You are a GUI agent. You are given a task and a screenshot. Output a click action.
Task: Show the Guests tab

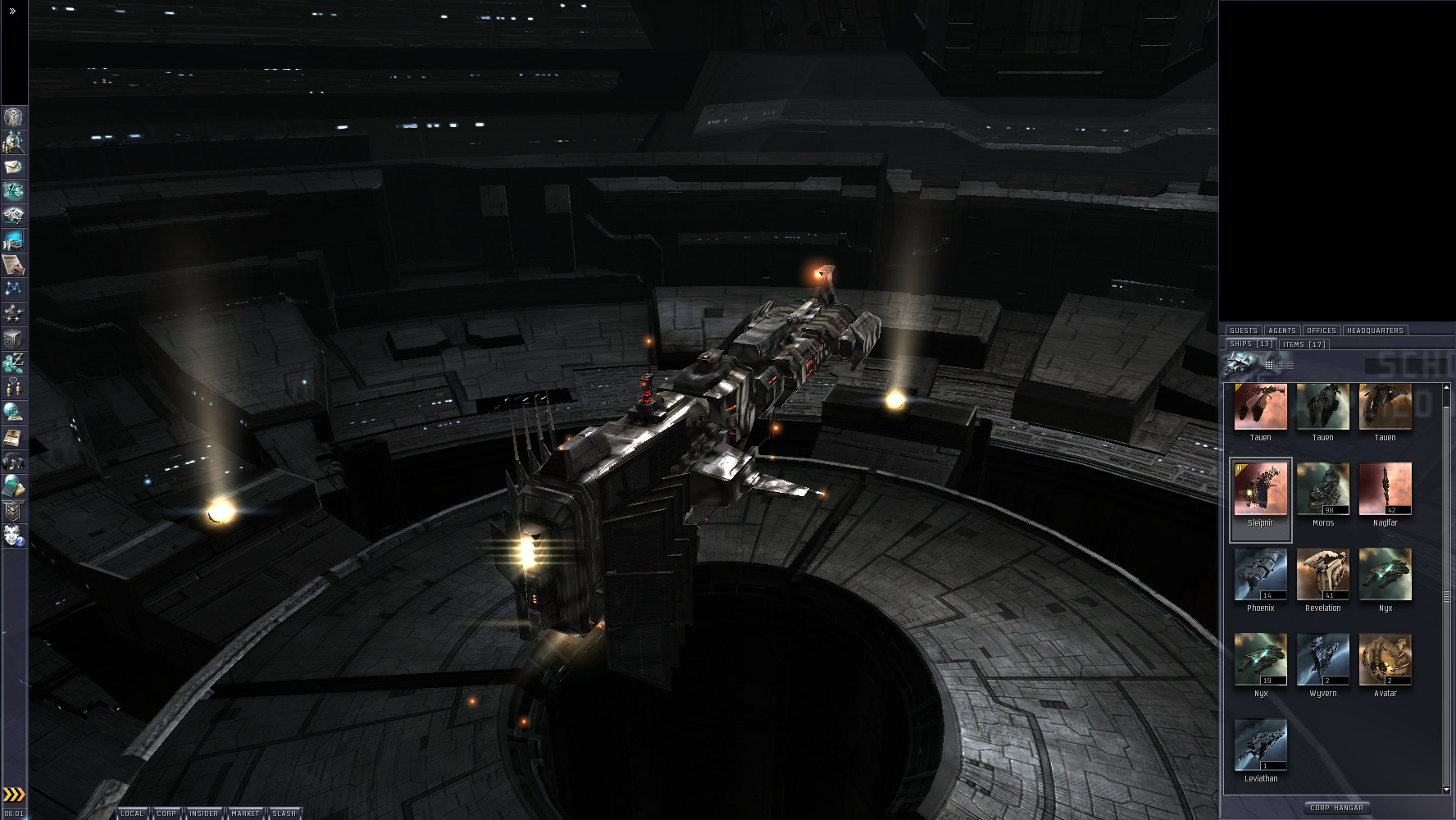tap(1244, 330)
